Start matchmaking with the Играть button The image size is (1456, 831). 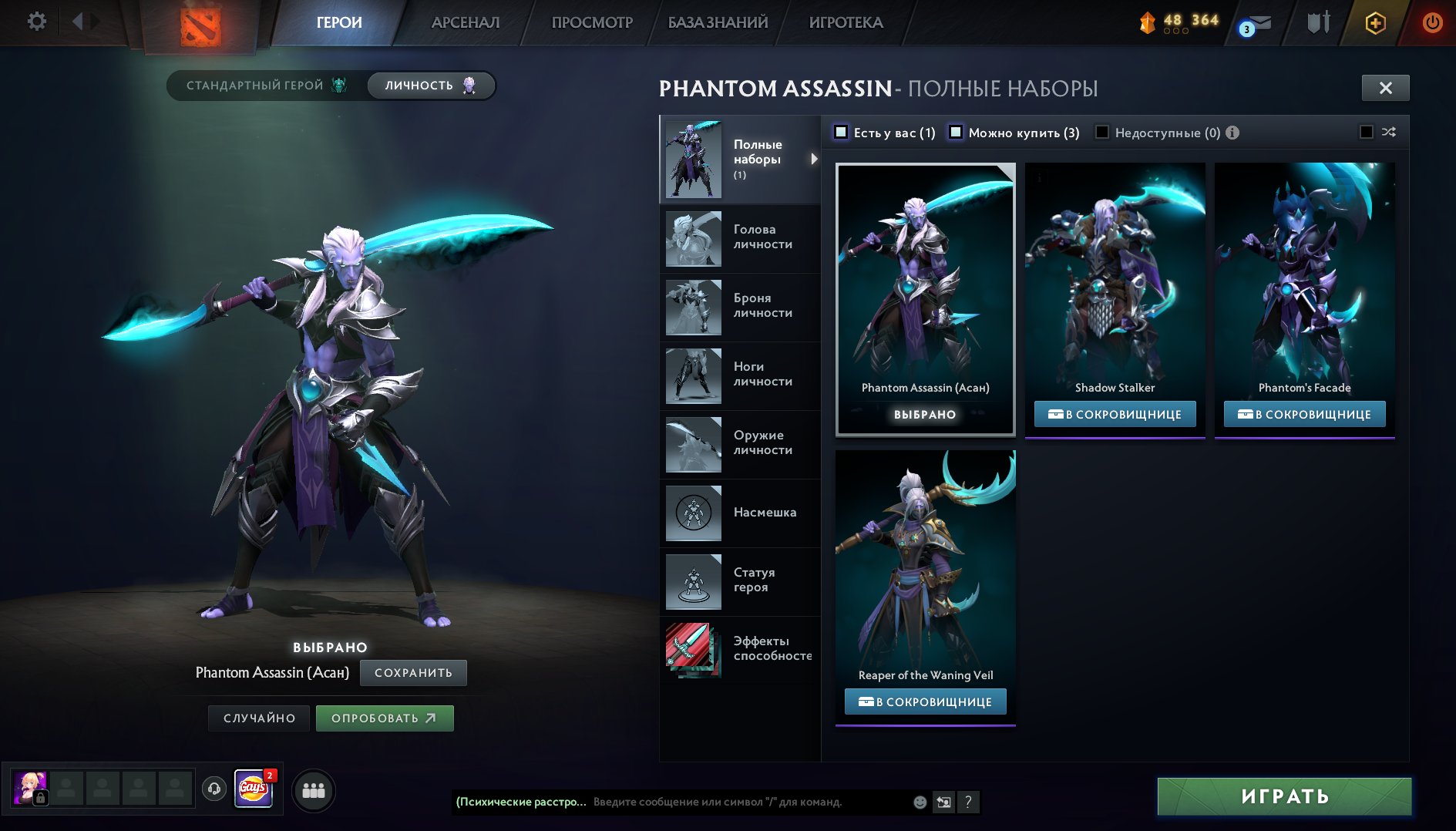1284,796
